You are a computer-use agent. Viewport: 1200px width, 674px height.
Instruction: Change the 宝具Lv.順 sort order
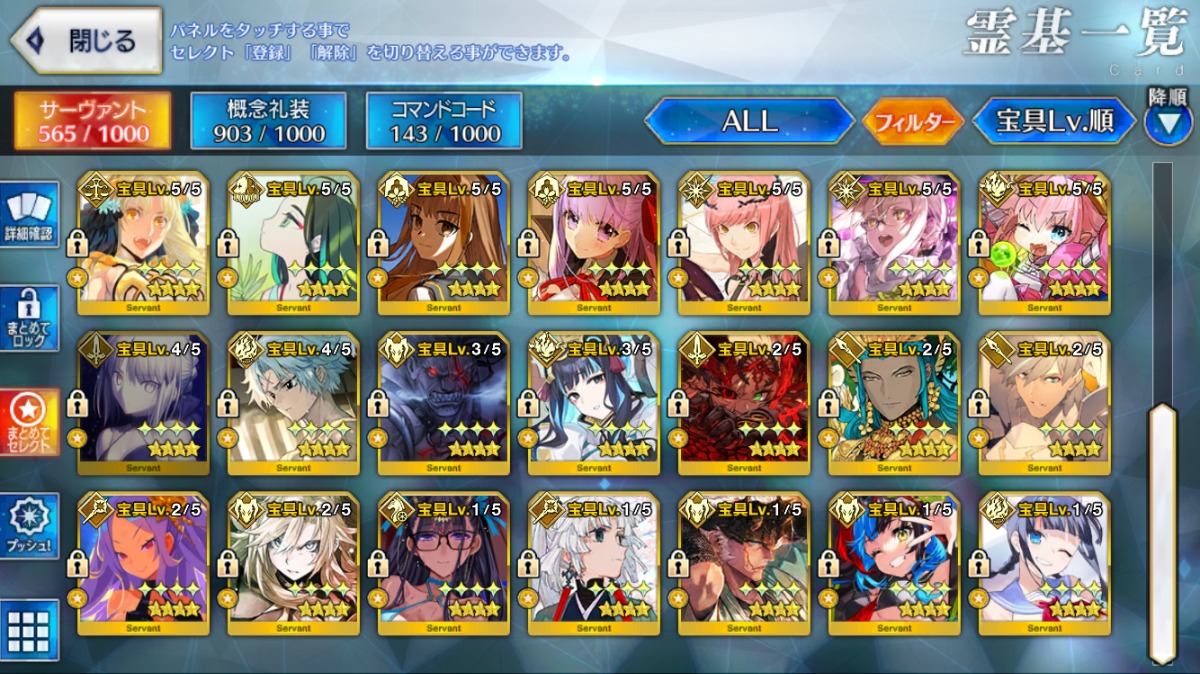pos(1054,122)
